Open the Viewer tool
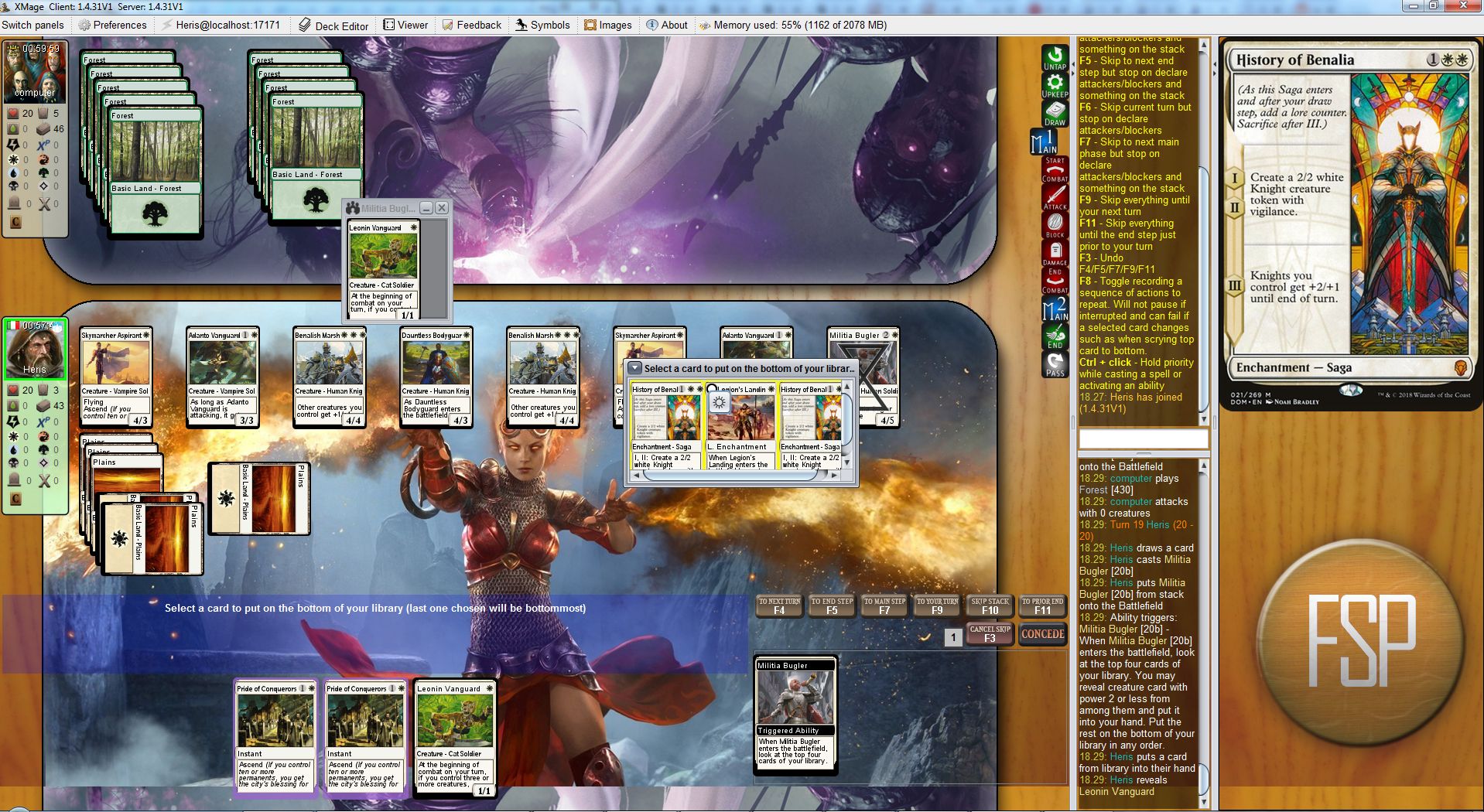 tap(405, 25)
